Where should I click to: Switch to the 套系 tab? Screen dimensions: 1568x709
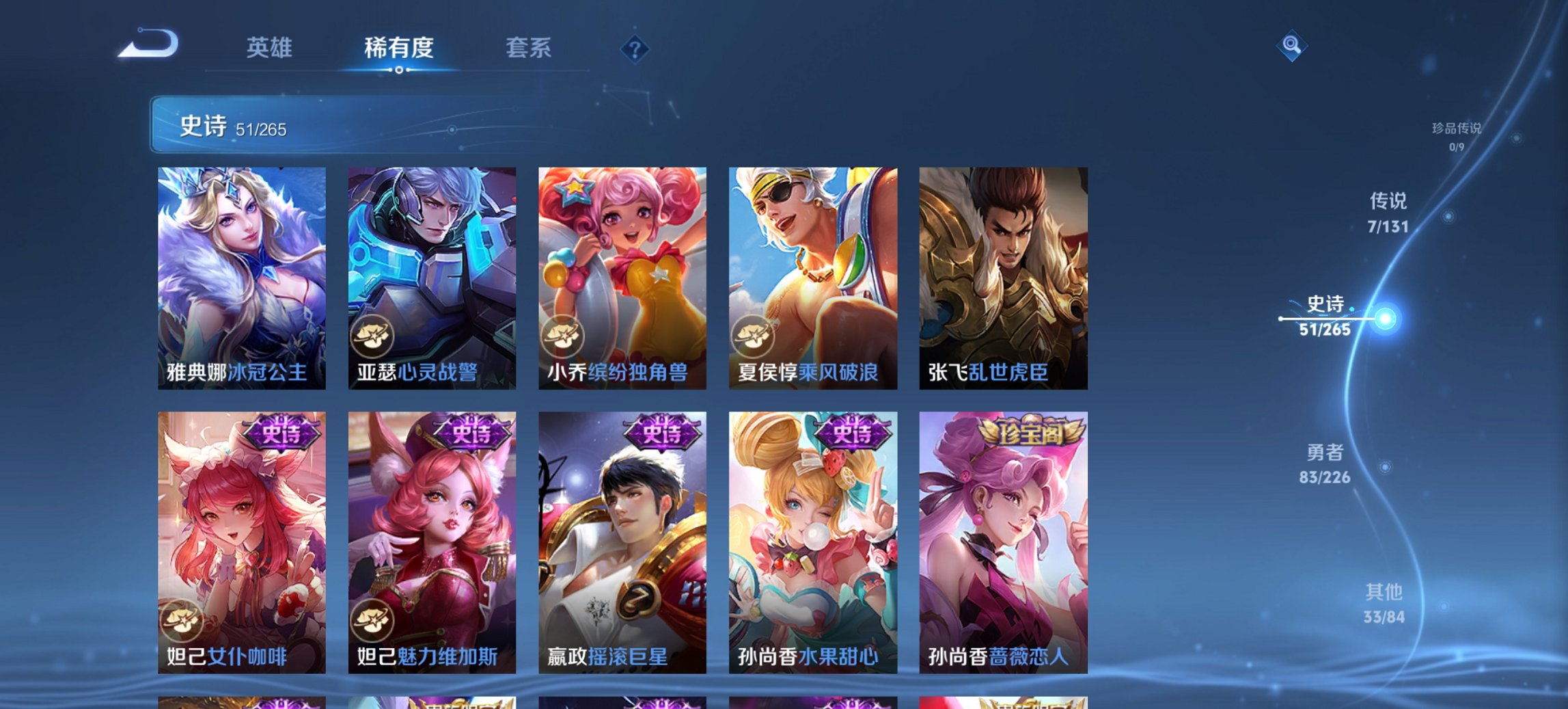click(528, 48)
